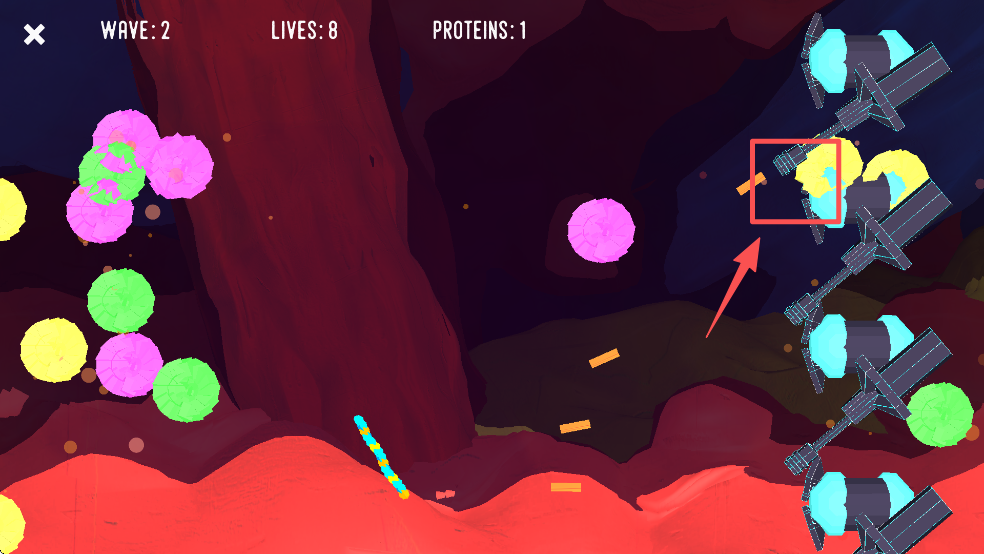Close the game with the X button
The width and height of the screenshot is (984, 554).
[x=35, y=35]
